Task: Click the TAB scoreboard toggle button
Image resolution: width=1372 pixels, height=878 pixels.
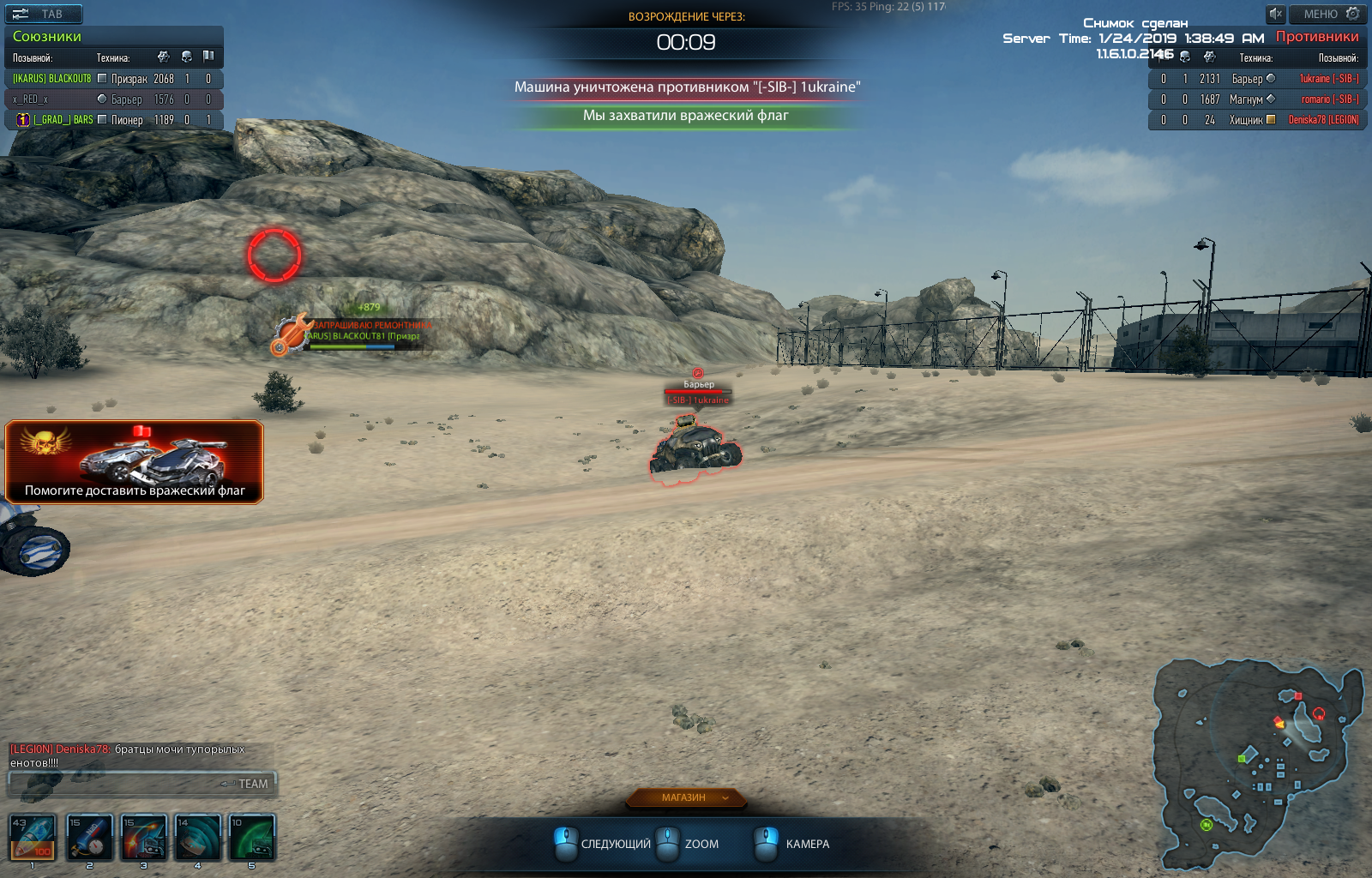Action: pyautogui.click(x=44, y=14)
